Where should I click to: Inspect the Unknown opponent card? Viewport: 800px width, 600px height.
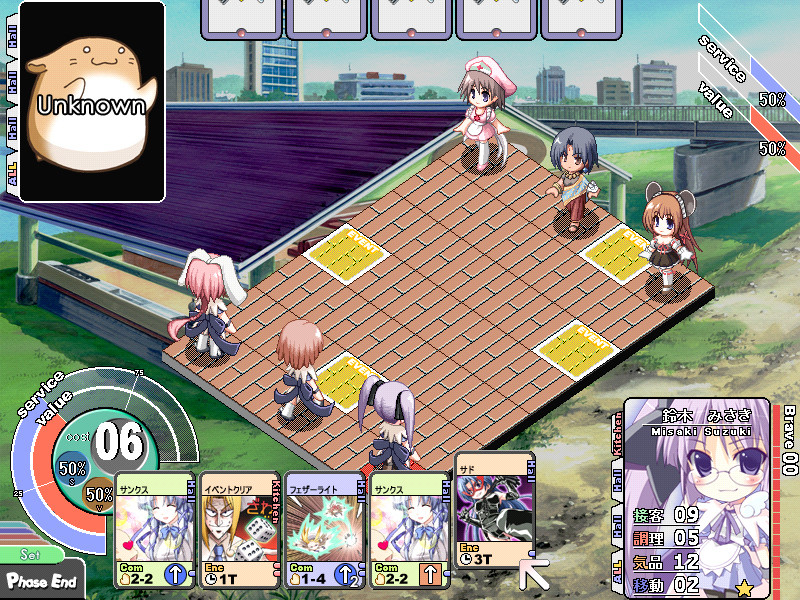[92, 102]
